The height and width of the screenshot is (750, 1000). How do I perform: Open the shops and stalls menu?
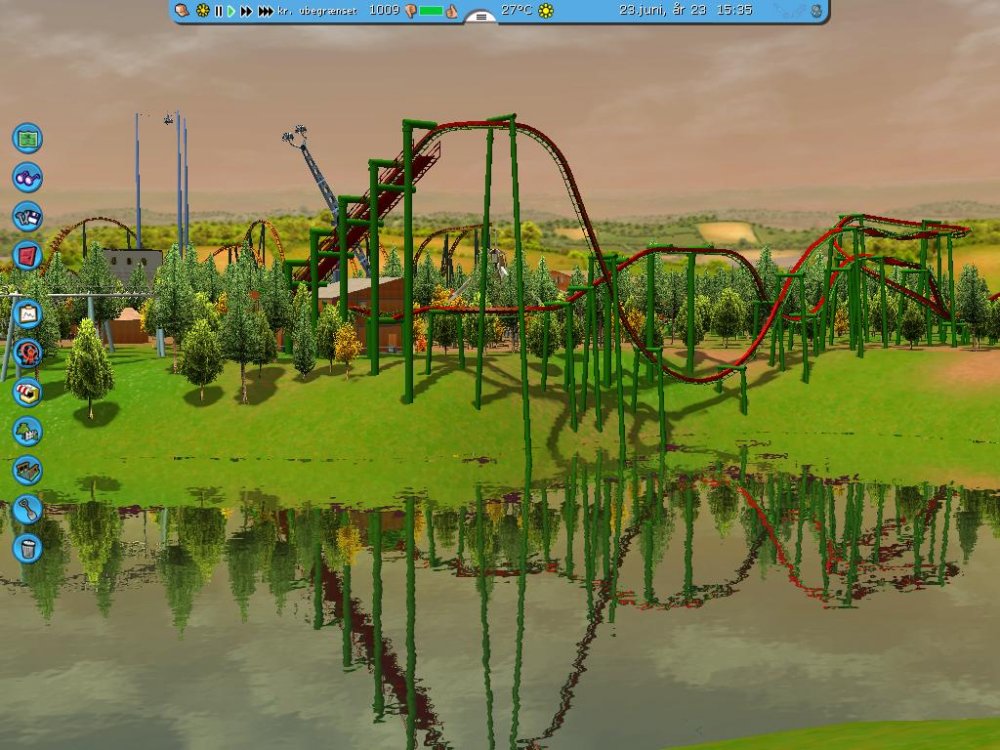click(27, 391)
